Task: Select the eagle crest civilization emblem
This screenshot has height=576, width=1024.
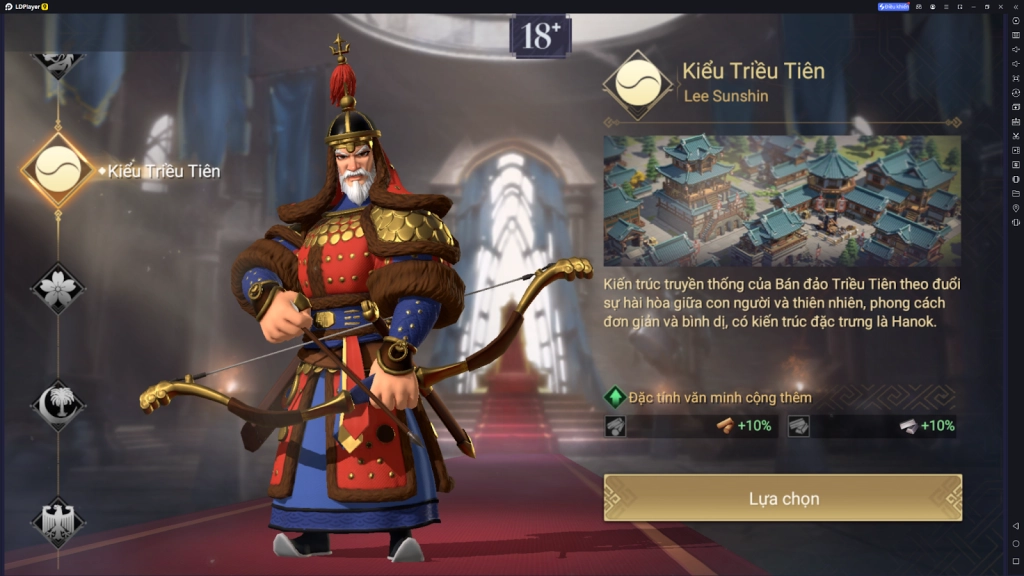Action: (58, 520)
